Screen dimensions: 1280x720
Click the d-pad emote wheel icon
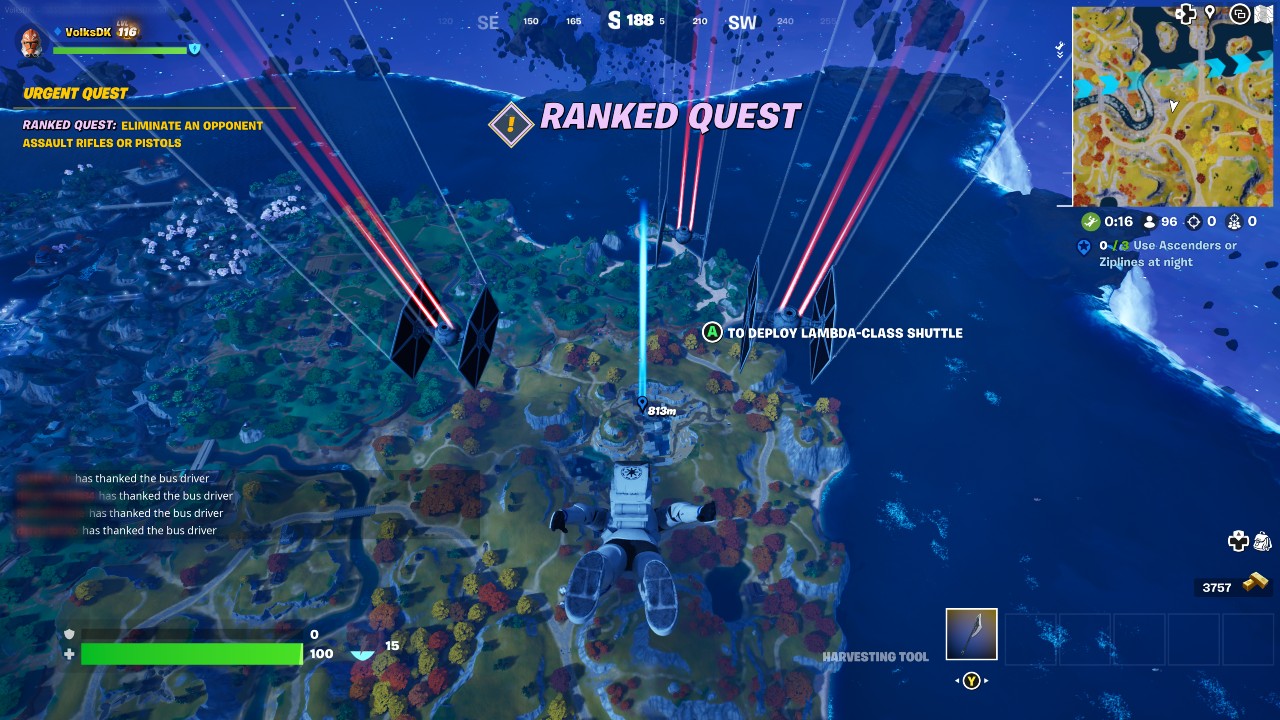click(1239, 540)
